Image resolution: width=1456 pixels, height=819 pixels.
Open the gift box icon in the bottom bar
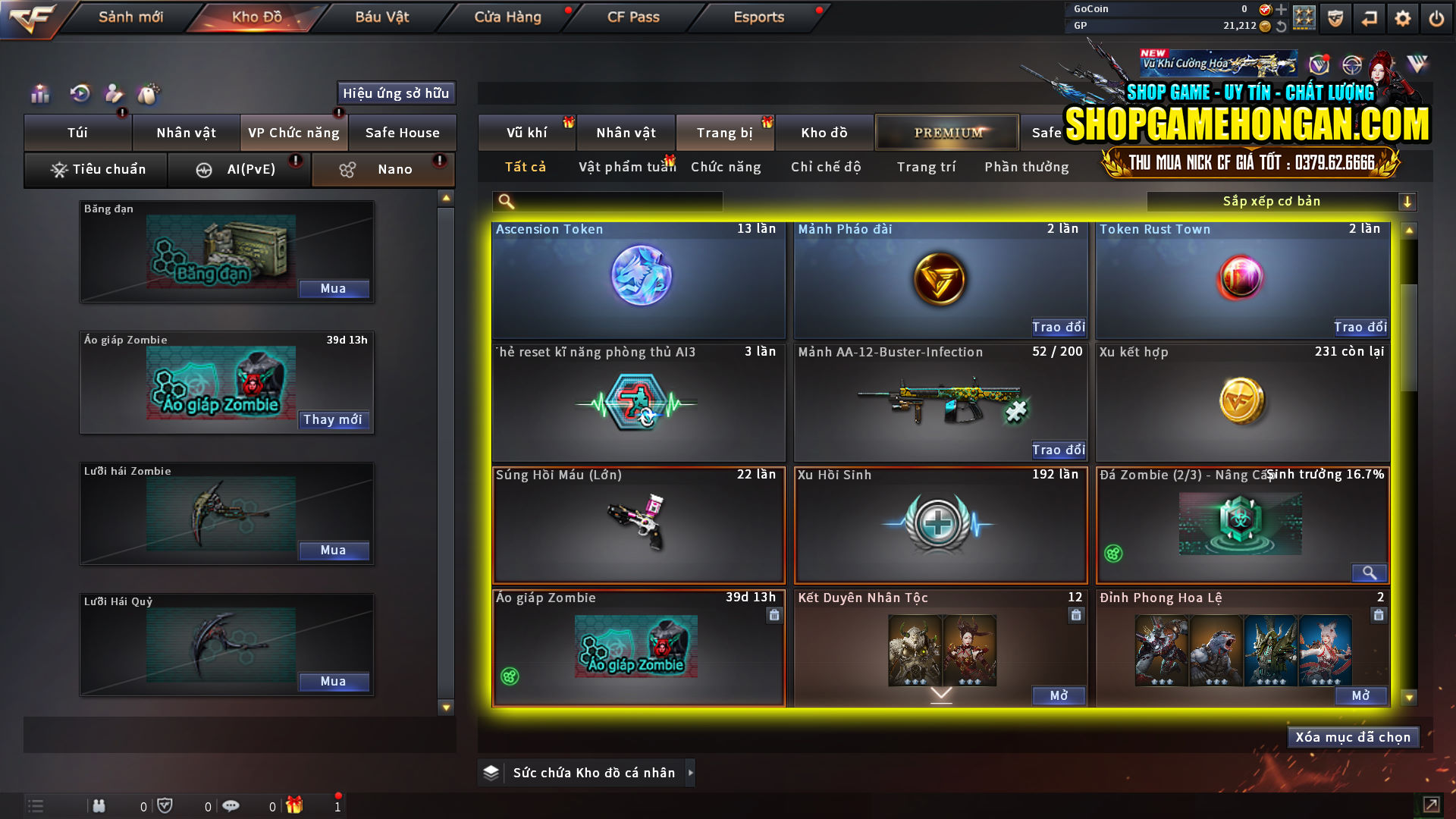point(296,805)
